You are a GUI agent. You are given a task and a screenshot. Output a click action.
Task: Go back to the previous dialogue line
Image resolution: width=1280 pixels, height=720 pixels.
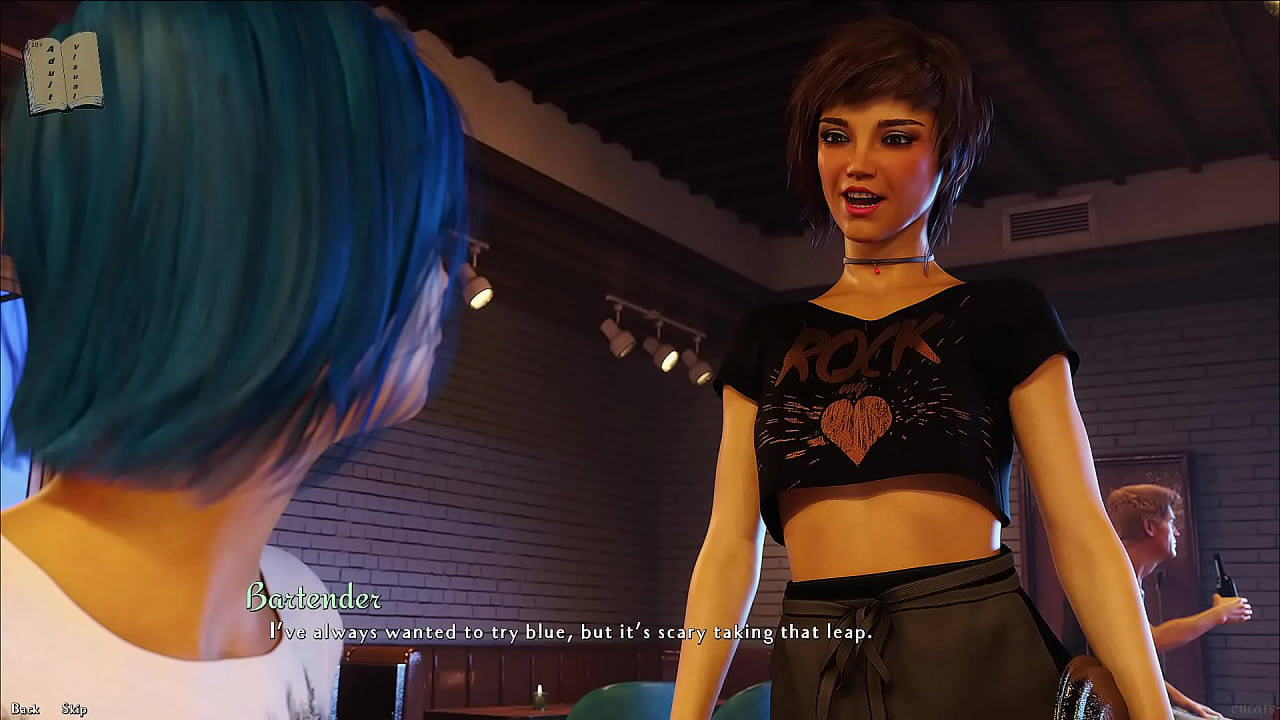pyautogui.click(x=25, y=709)
